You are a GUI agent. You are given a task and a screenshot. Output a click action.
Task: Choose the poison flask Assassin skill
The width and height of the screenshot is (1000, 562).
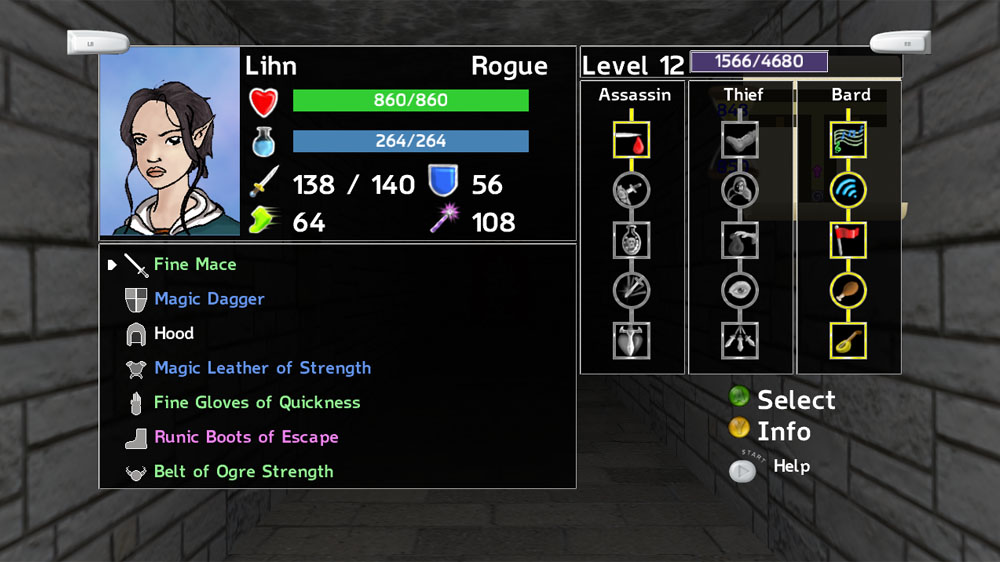[x=632, y=240]
